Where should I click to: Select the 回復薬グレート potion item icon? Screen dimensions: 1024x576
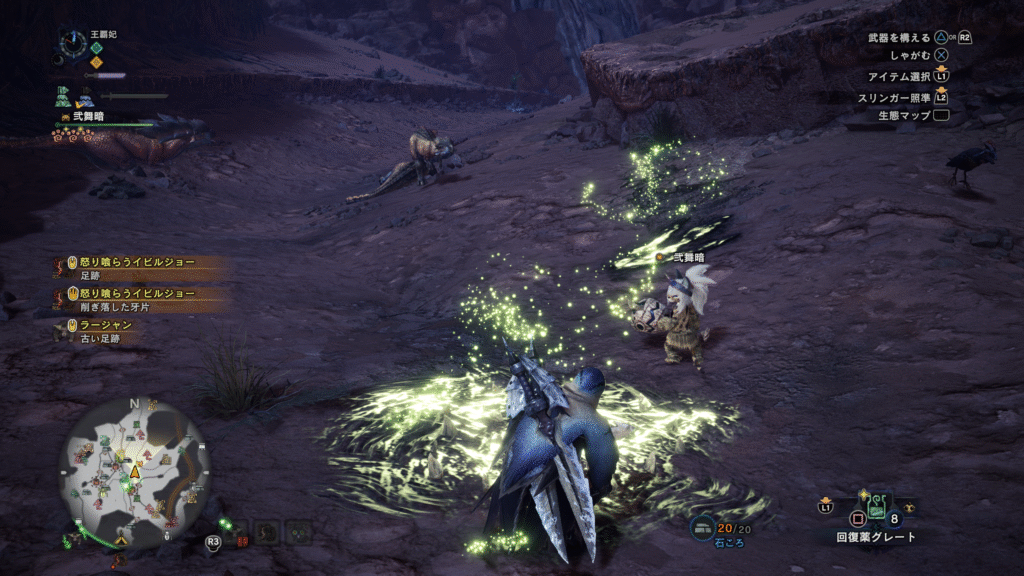876,508
